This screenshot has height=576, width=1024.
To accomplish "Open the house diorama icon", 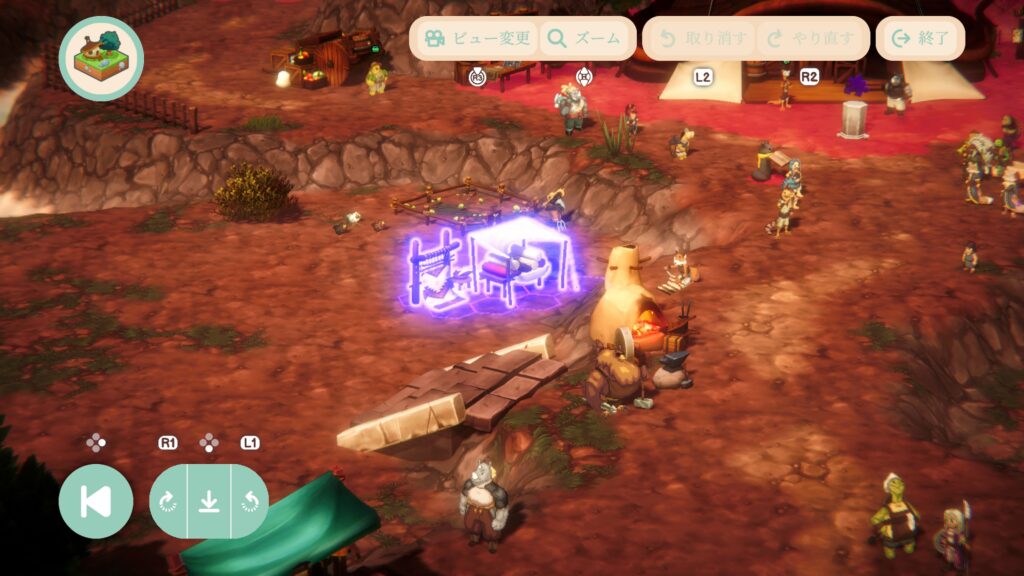I will coord(101,58).
